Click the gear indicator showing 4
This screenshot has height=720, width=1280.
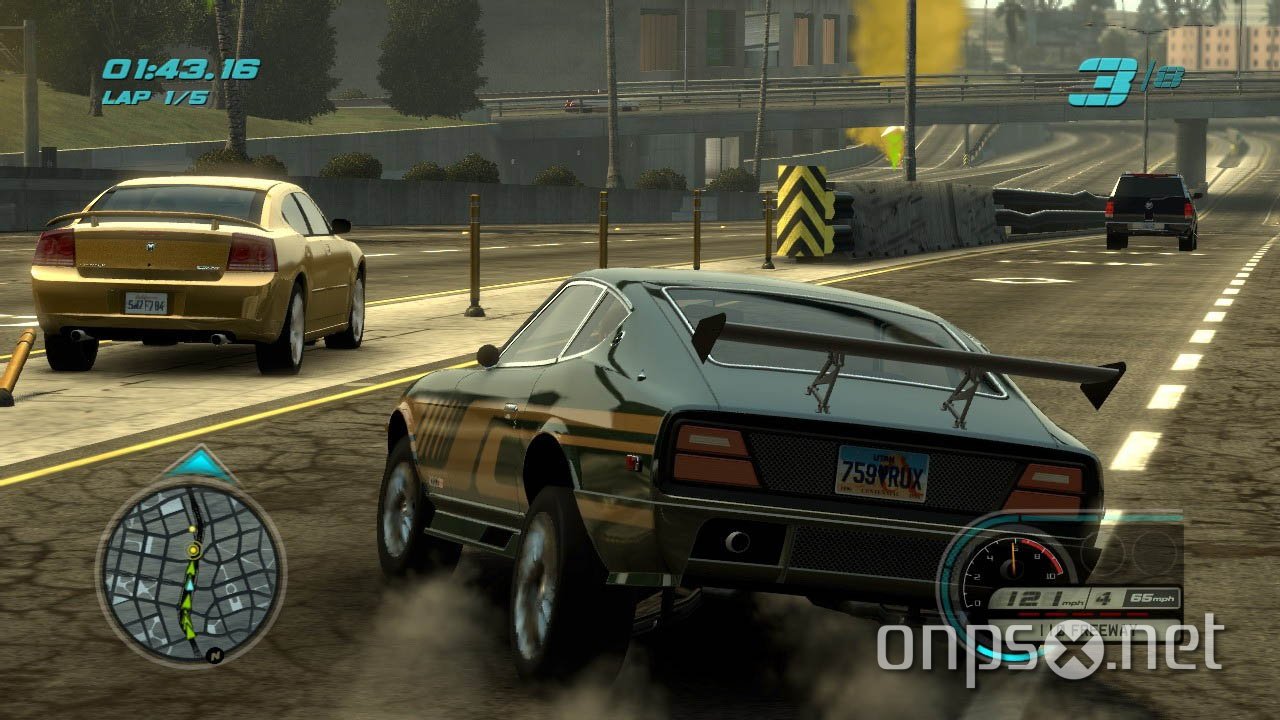click(1104, 597)
